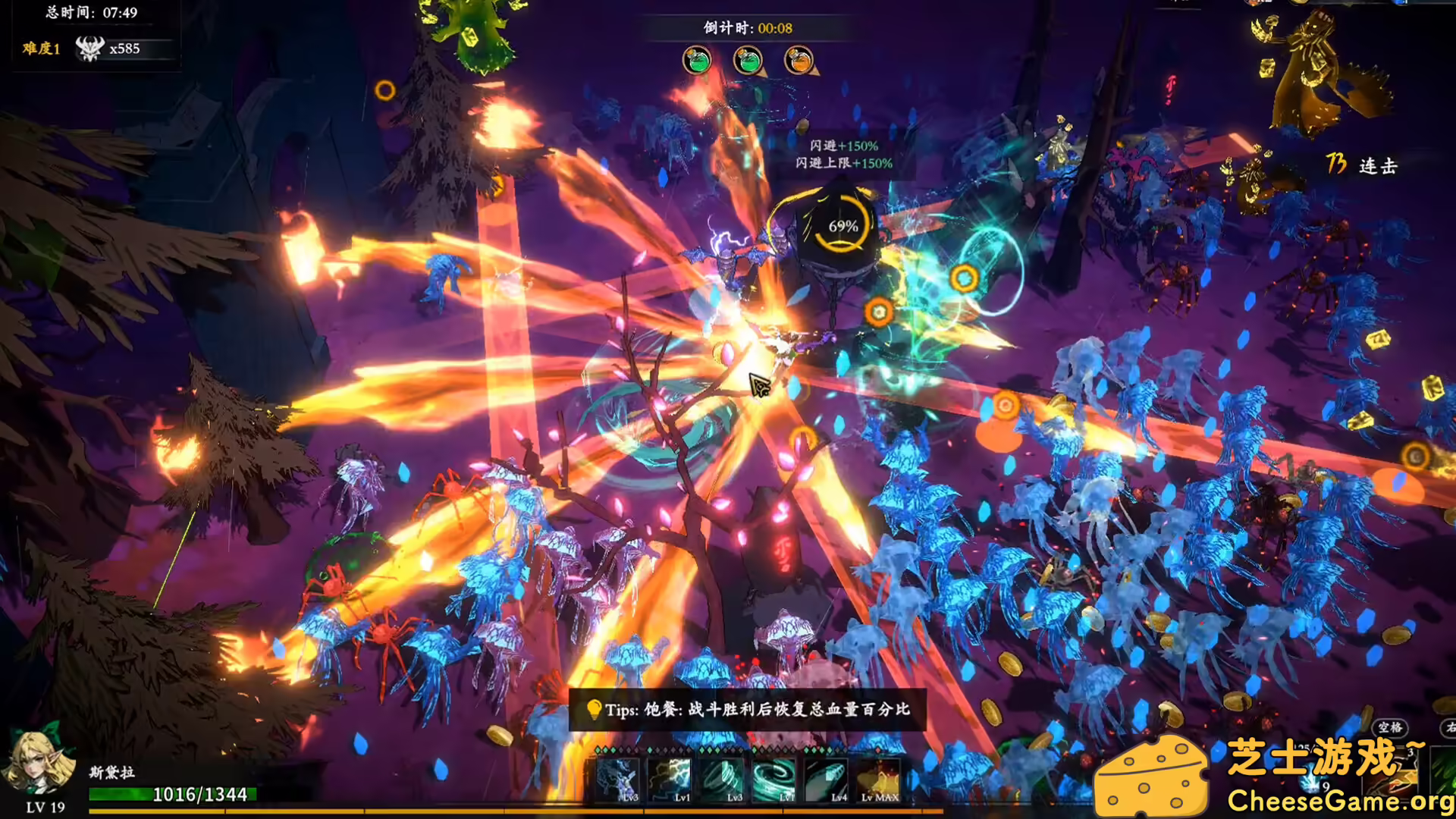Click the Lv1 lightning skill icon
The width and height of the screenshot is (1456, 819).
click(671, 781)
